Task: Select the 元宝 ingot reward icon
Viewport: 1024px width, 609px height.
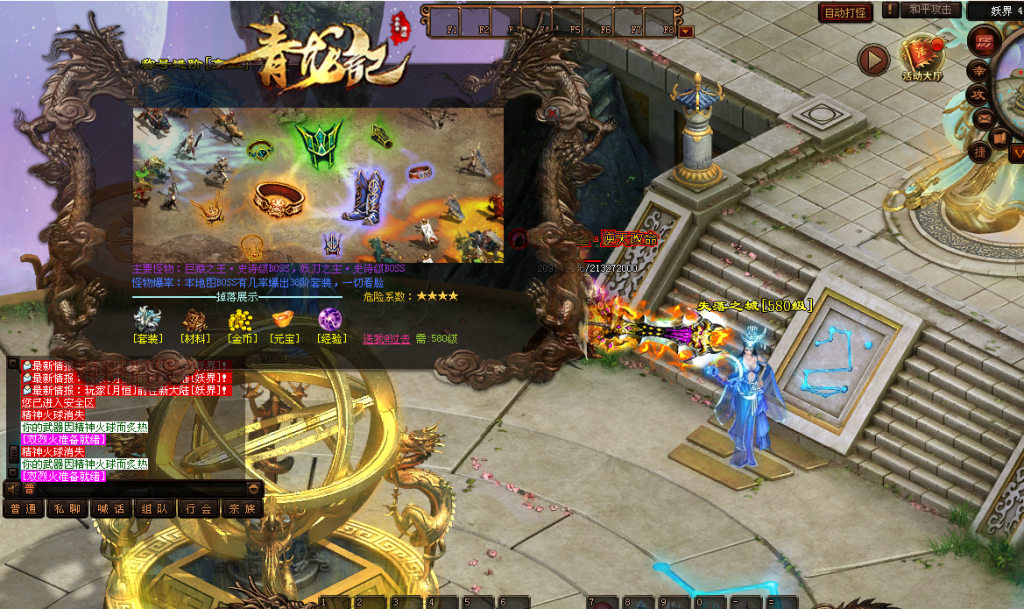Action: 284,320
